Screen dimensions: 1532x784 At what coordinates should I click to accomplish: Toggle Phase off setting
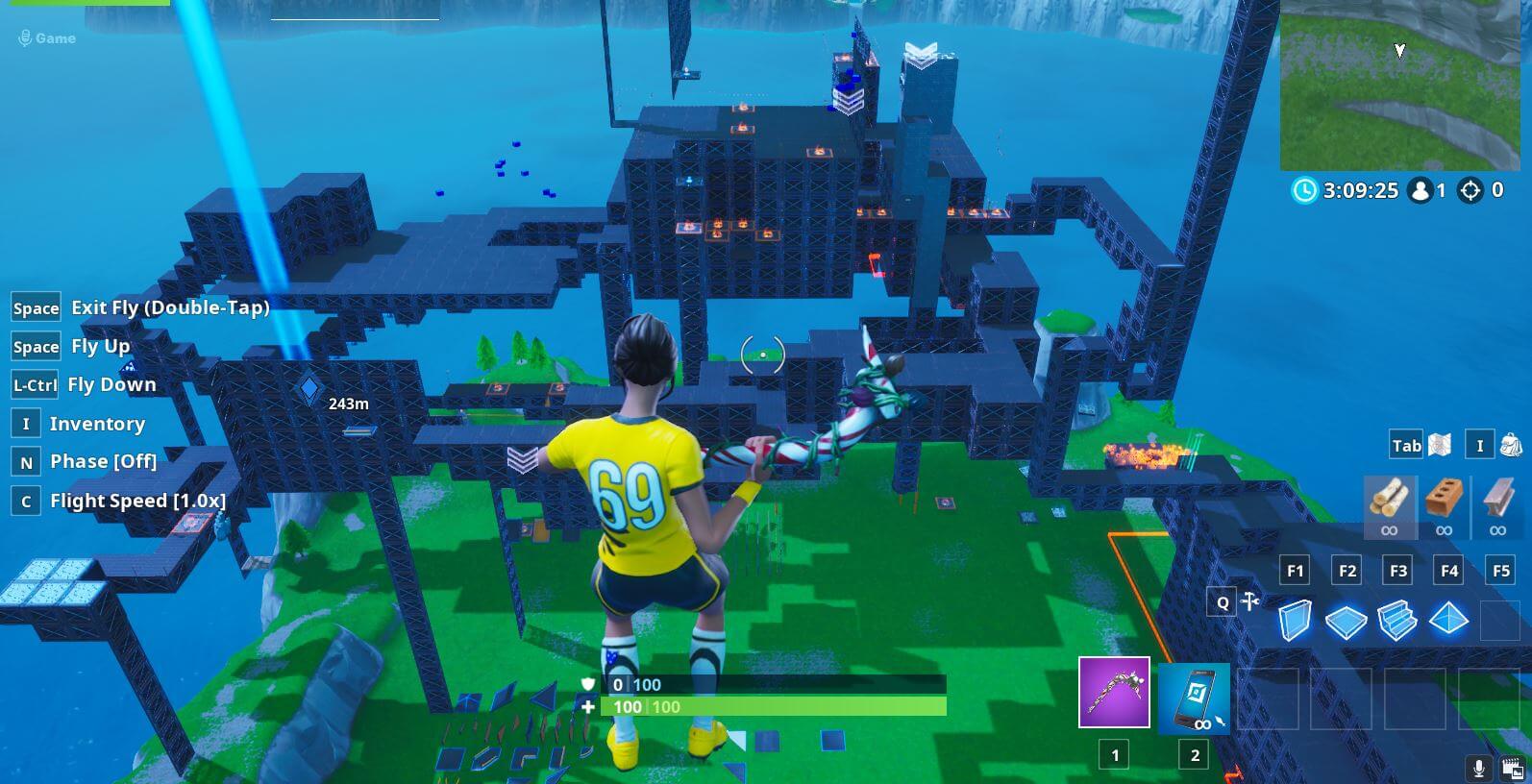click(104, 461)
